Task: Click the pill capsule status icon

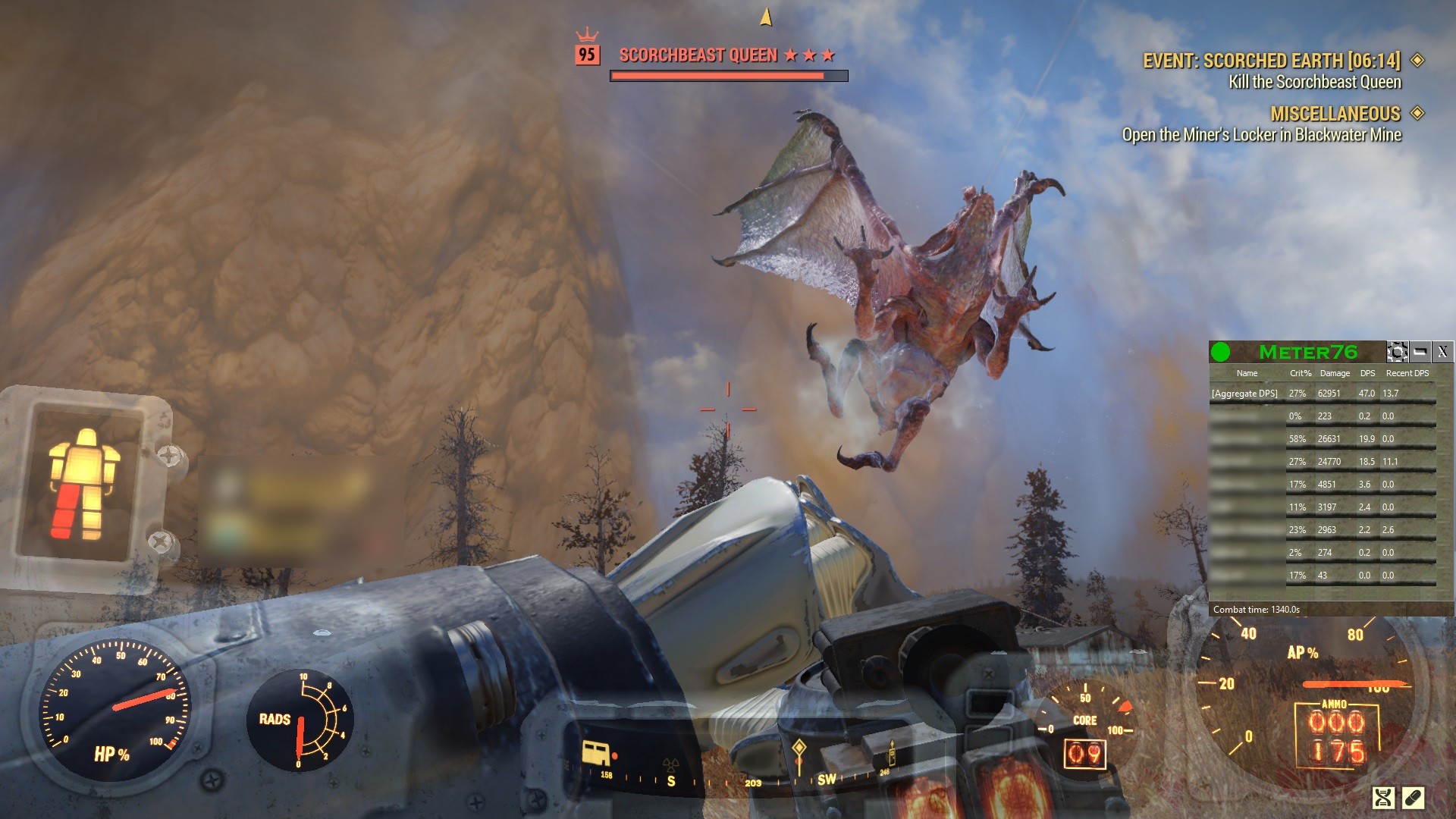Action: [x=1413, y=797]
